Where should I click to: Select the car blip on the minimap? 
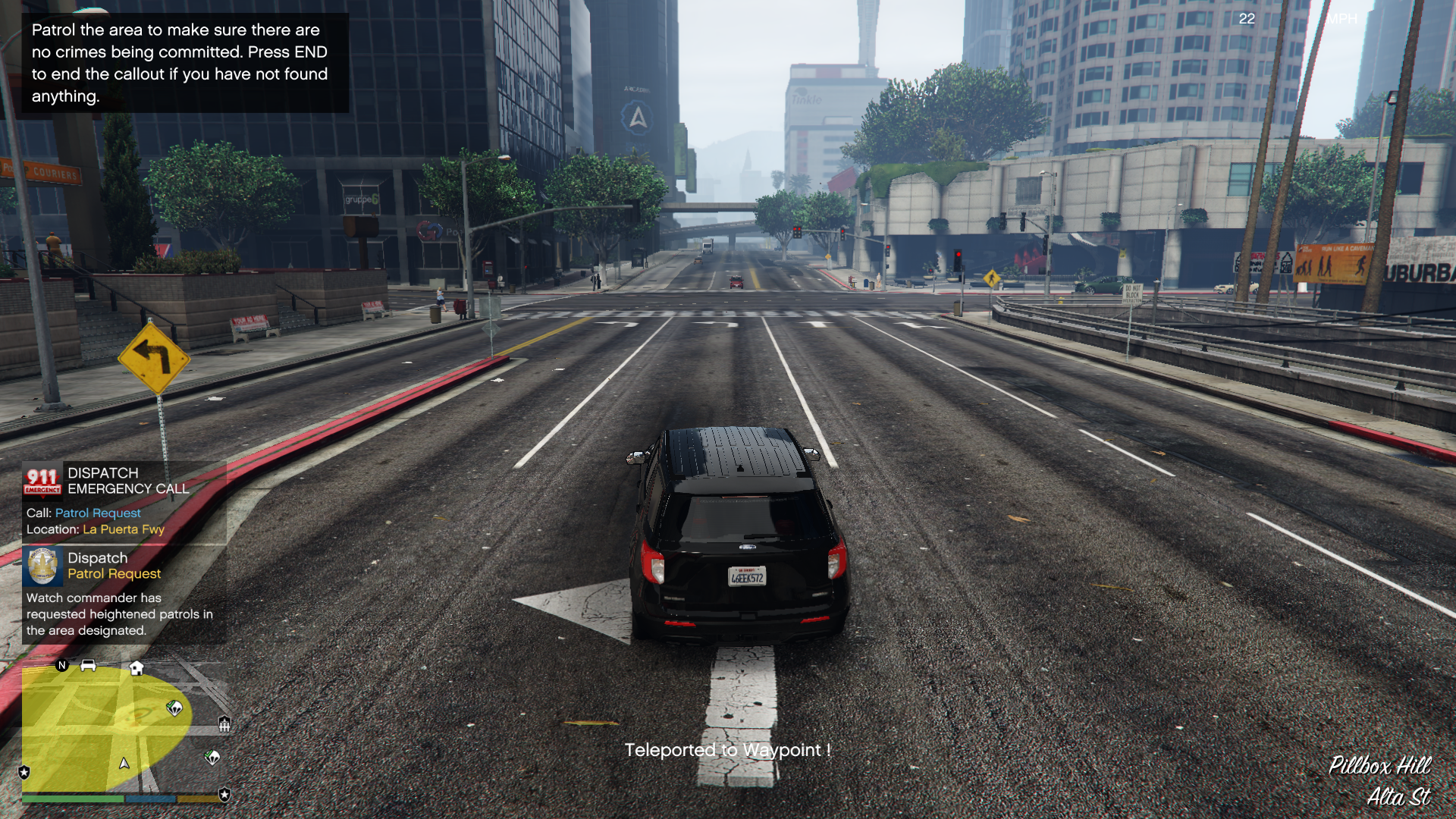[88, 666]
